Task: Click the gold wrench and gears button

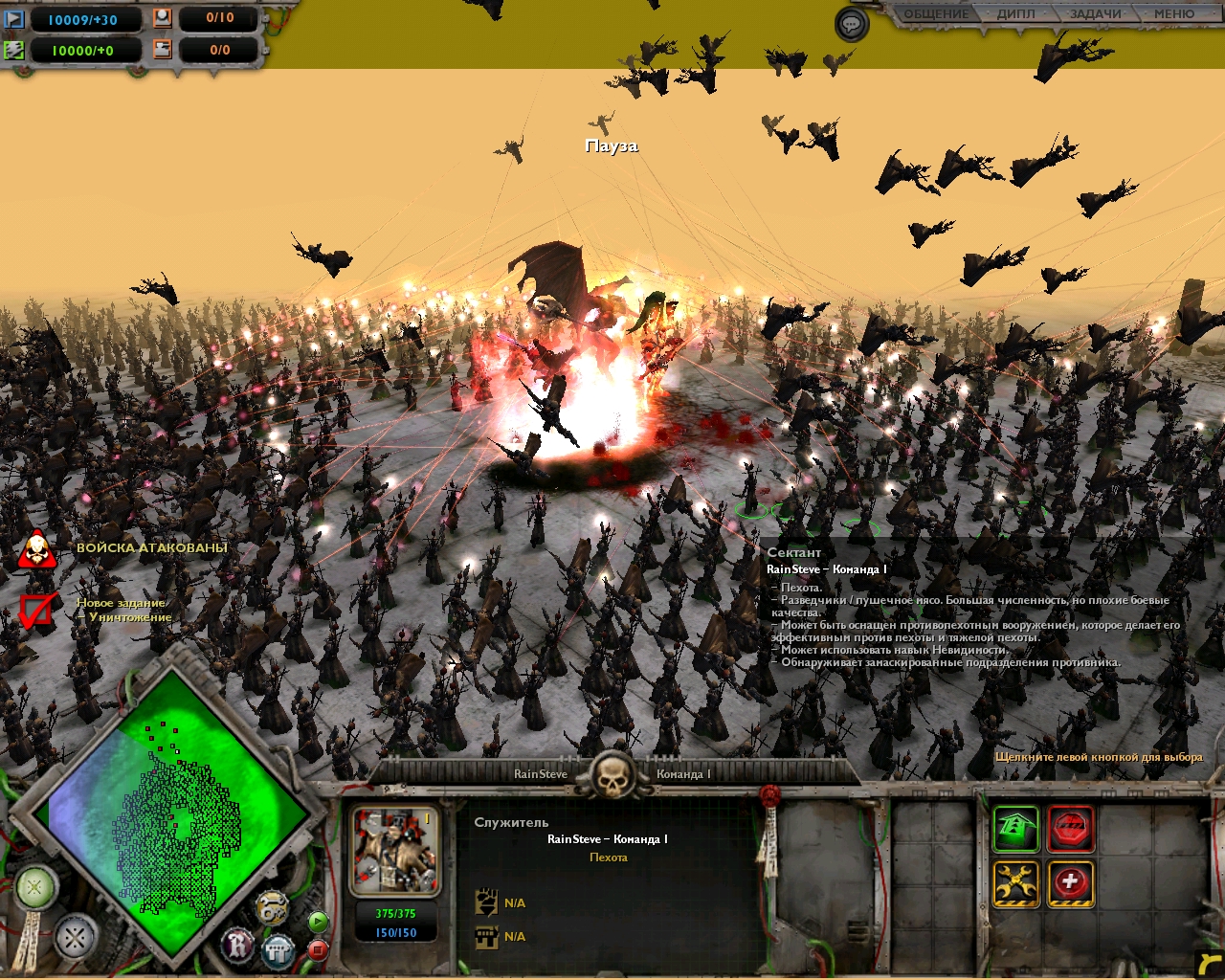Action: [x=273, y=907]
